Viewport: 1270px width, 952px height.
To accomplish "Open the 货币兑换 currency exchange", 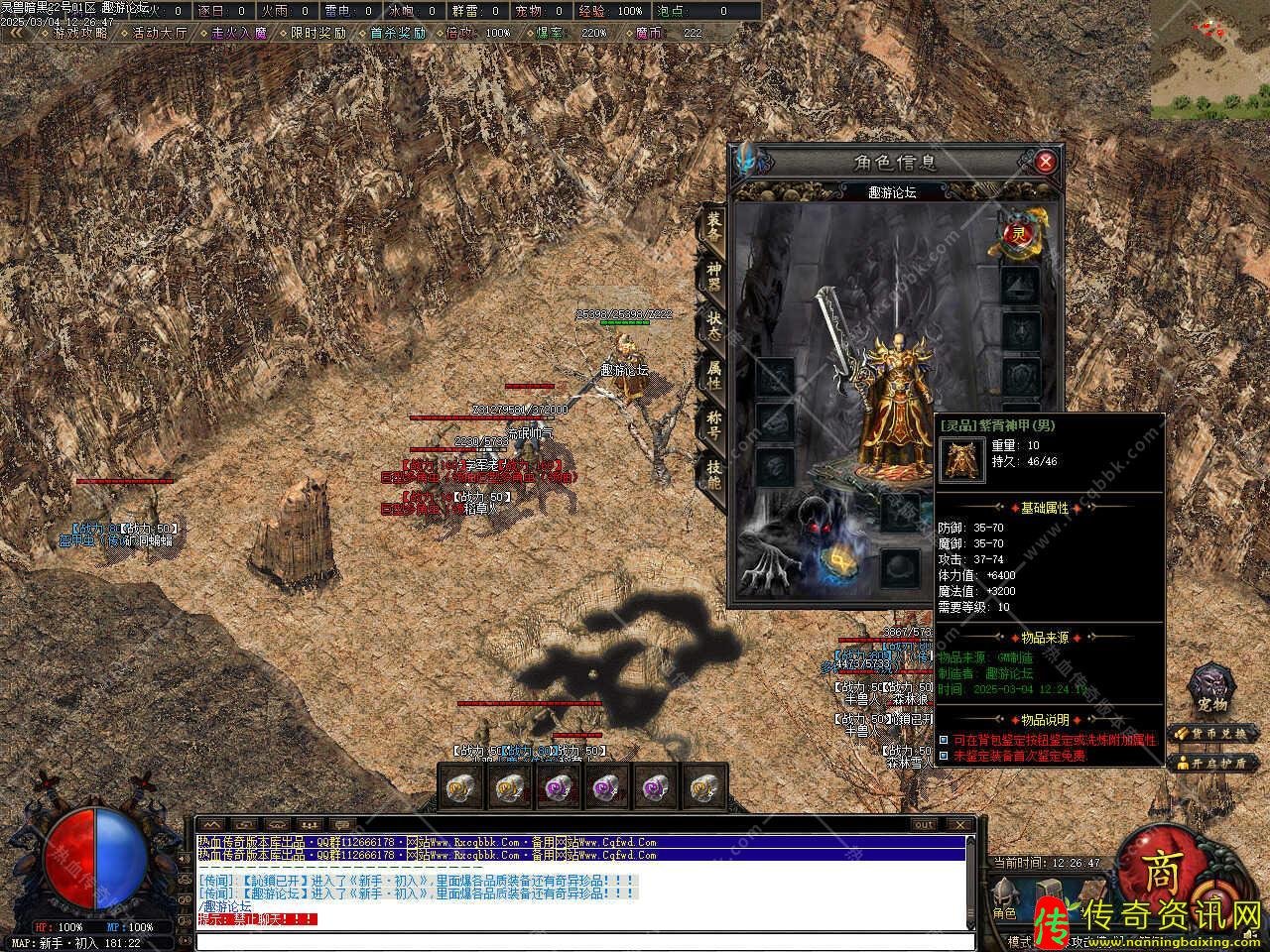I will 1214,734.
